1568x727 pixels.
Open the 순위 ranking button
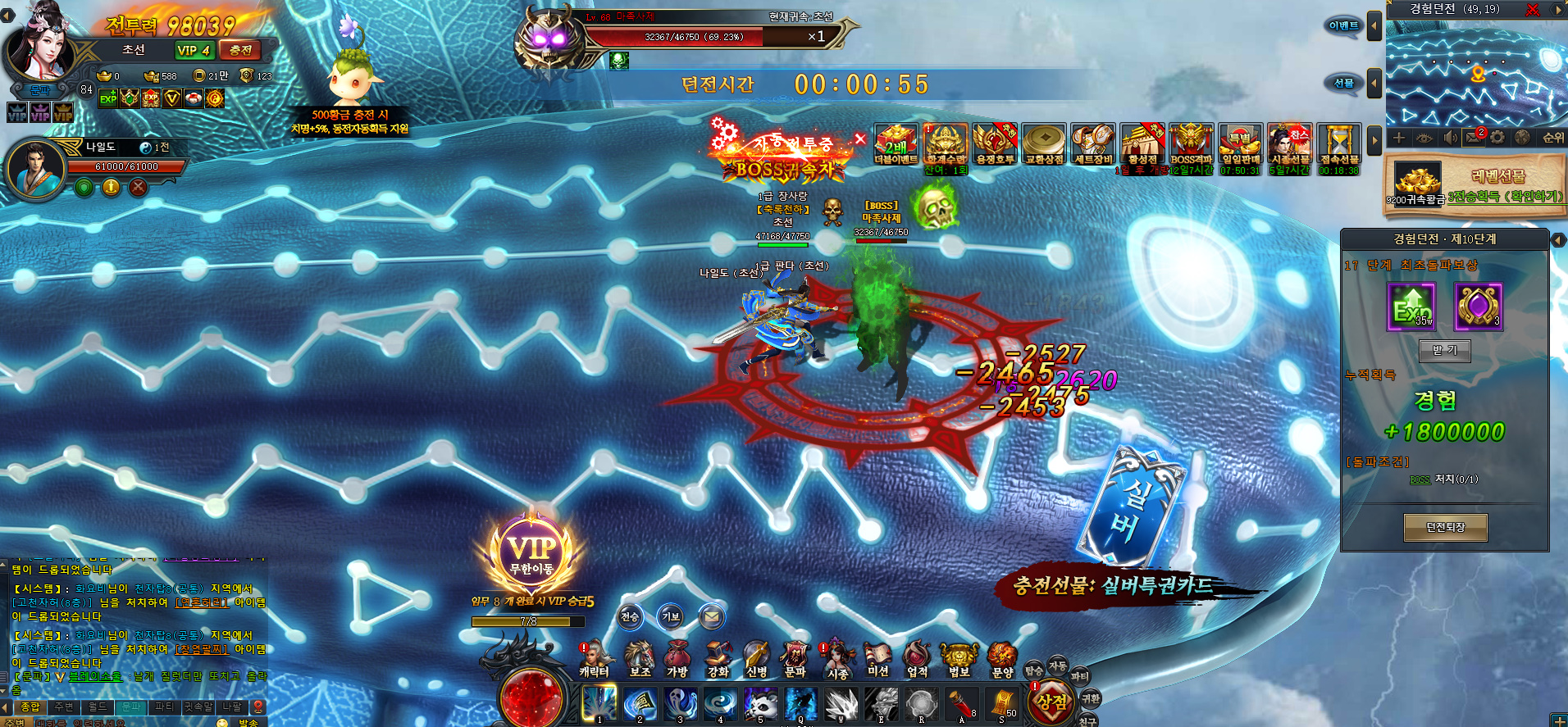pos(1552,138)
